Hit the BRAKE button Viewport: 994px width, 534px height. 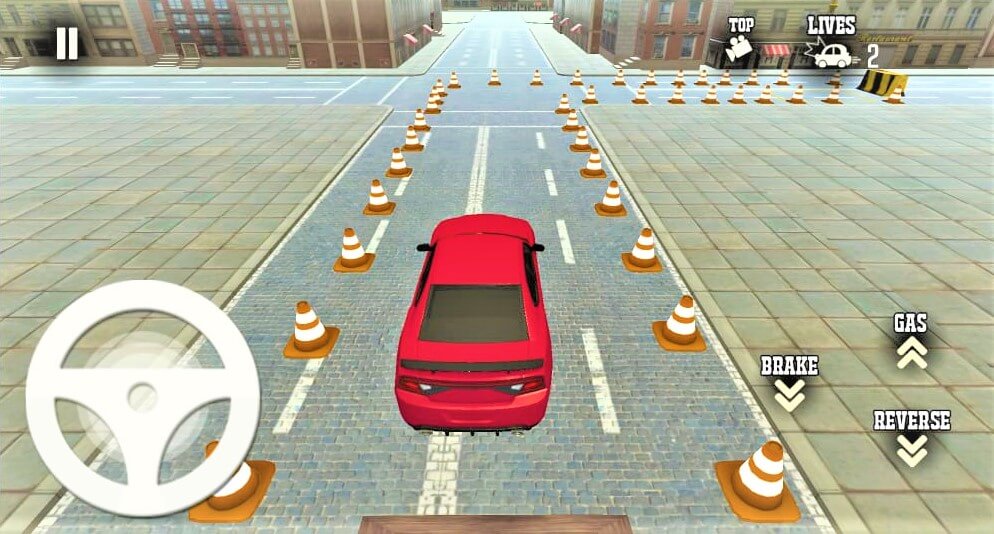pyautogui.click(x=789, y=383)
